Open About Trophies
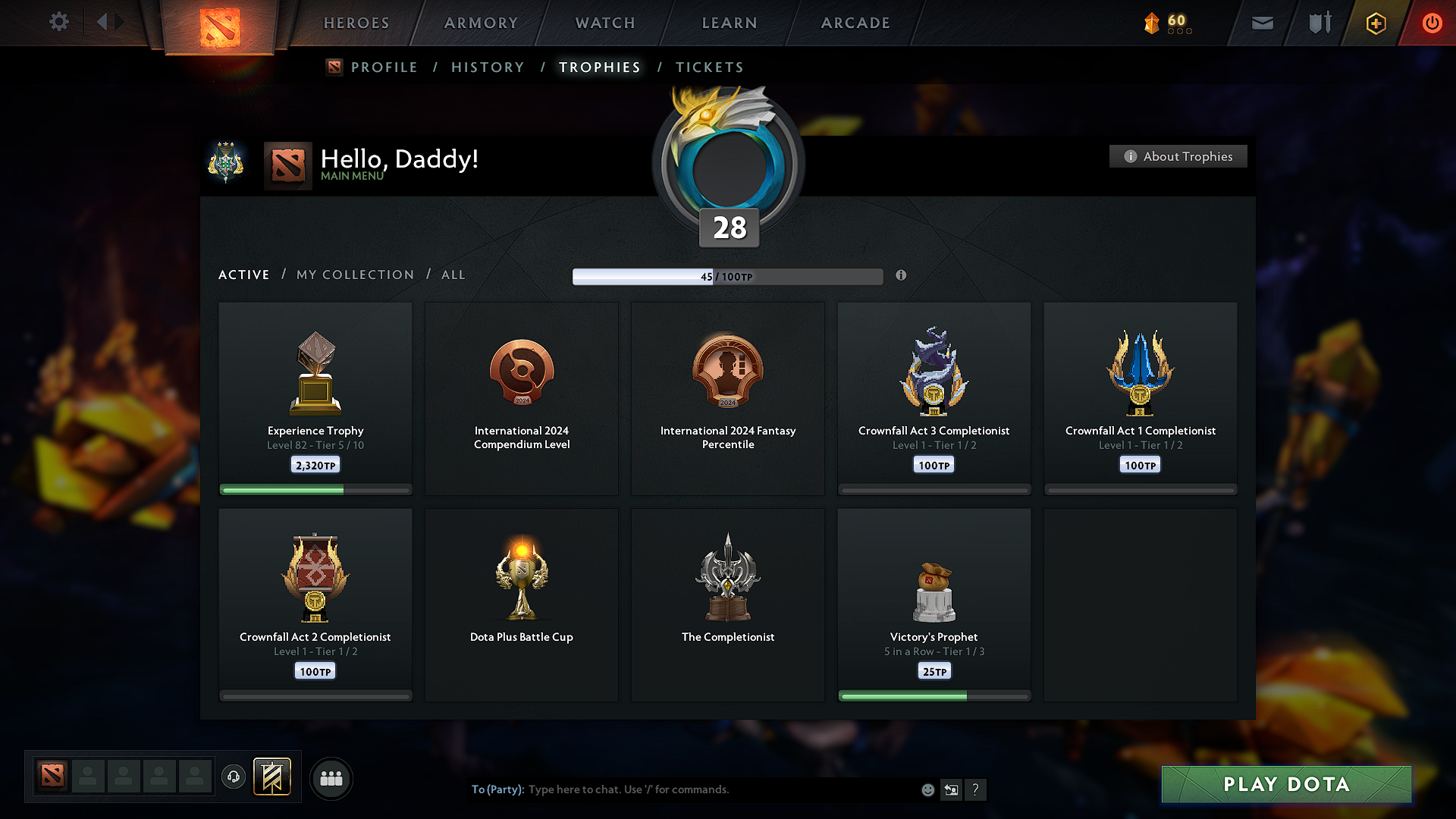The image size is (1456, 819). [1178, 156]
